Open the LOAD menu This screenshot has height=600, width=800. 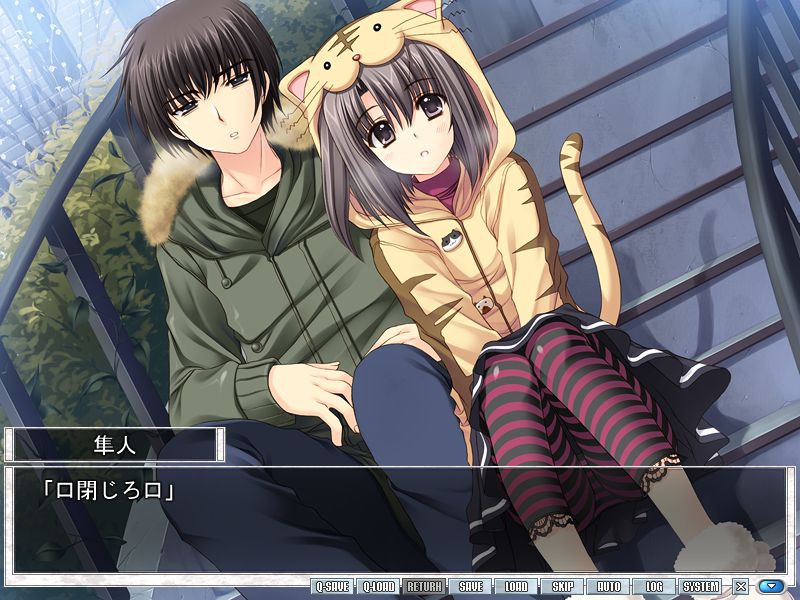click(x=516, y=586)
